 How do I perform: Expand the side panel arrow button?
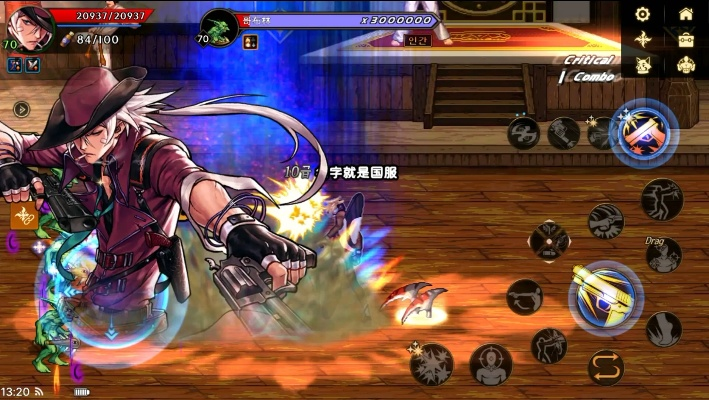[x=19, y=109]
